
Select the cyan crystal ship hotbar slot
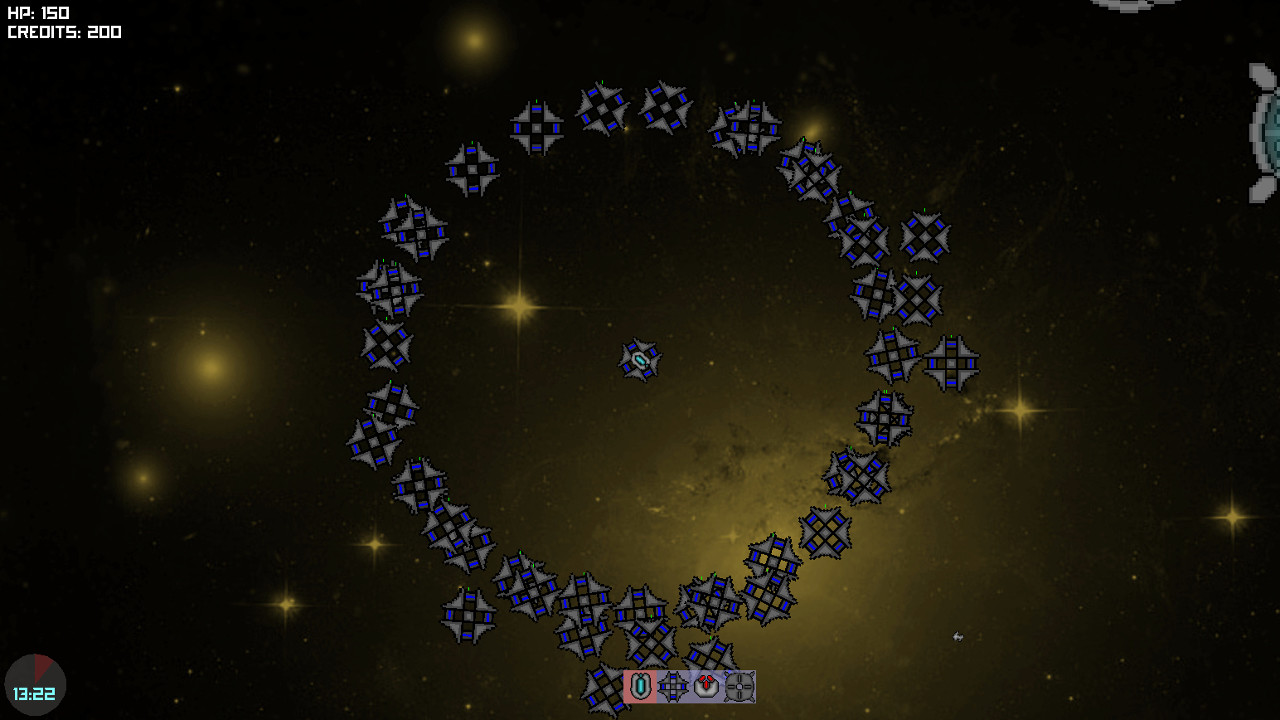[640, 687]
